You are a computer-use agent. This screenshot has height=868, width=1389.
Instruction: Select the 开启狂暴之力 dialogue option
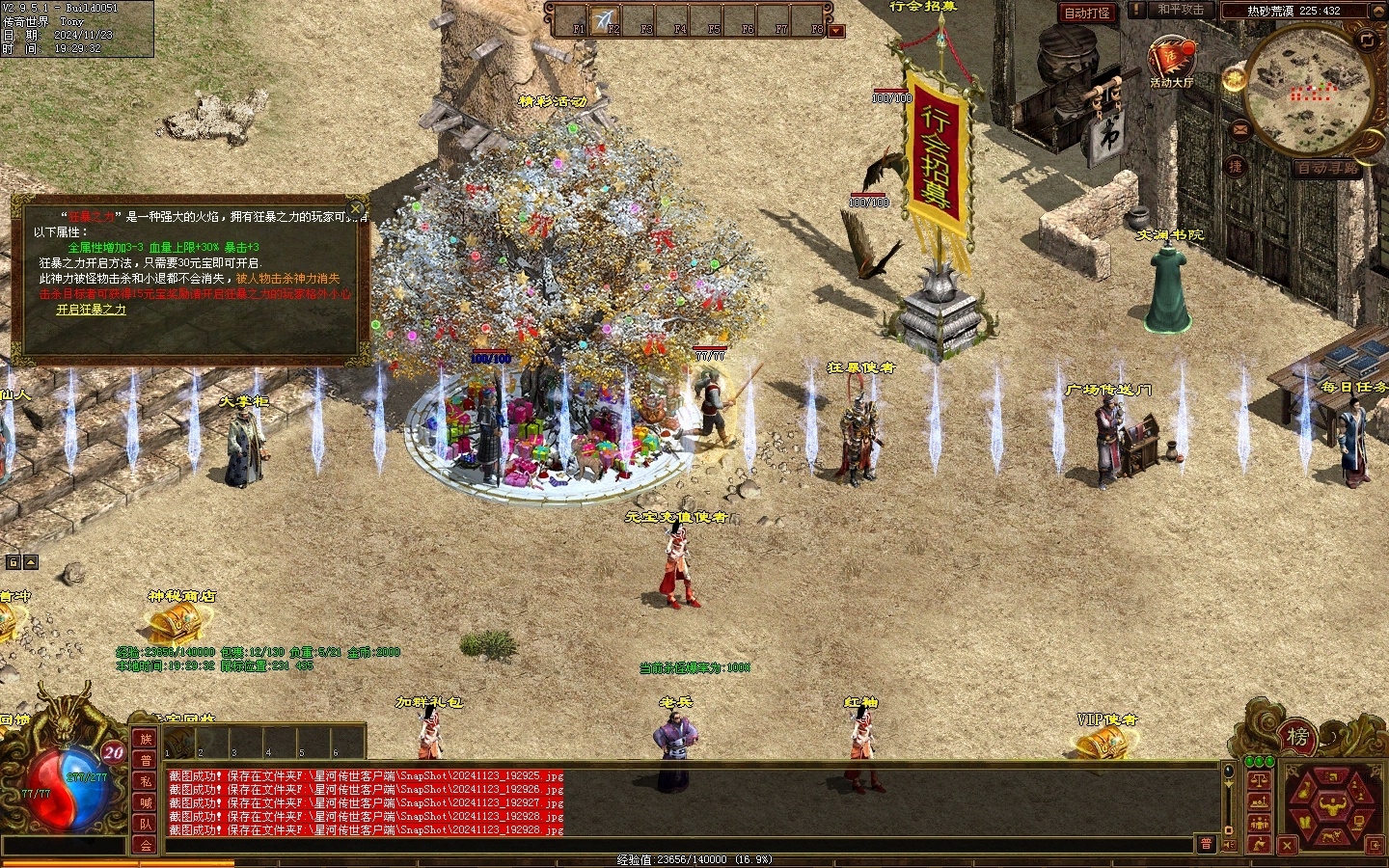coord(91,310)
